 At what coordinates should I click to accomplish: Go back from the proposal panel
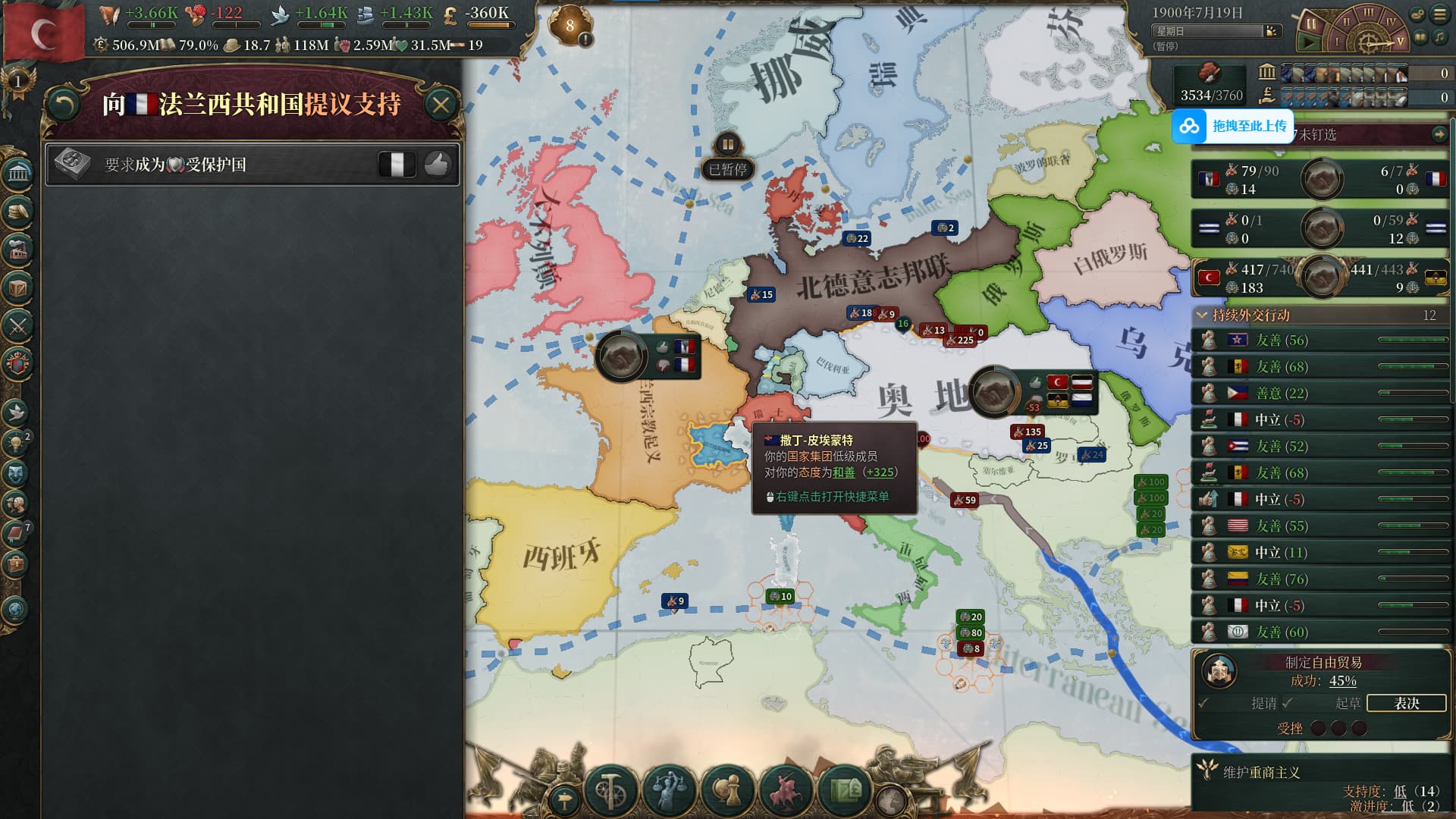(x=64, y=105)
